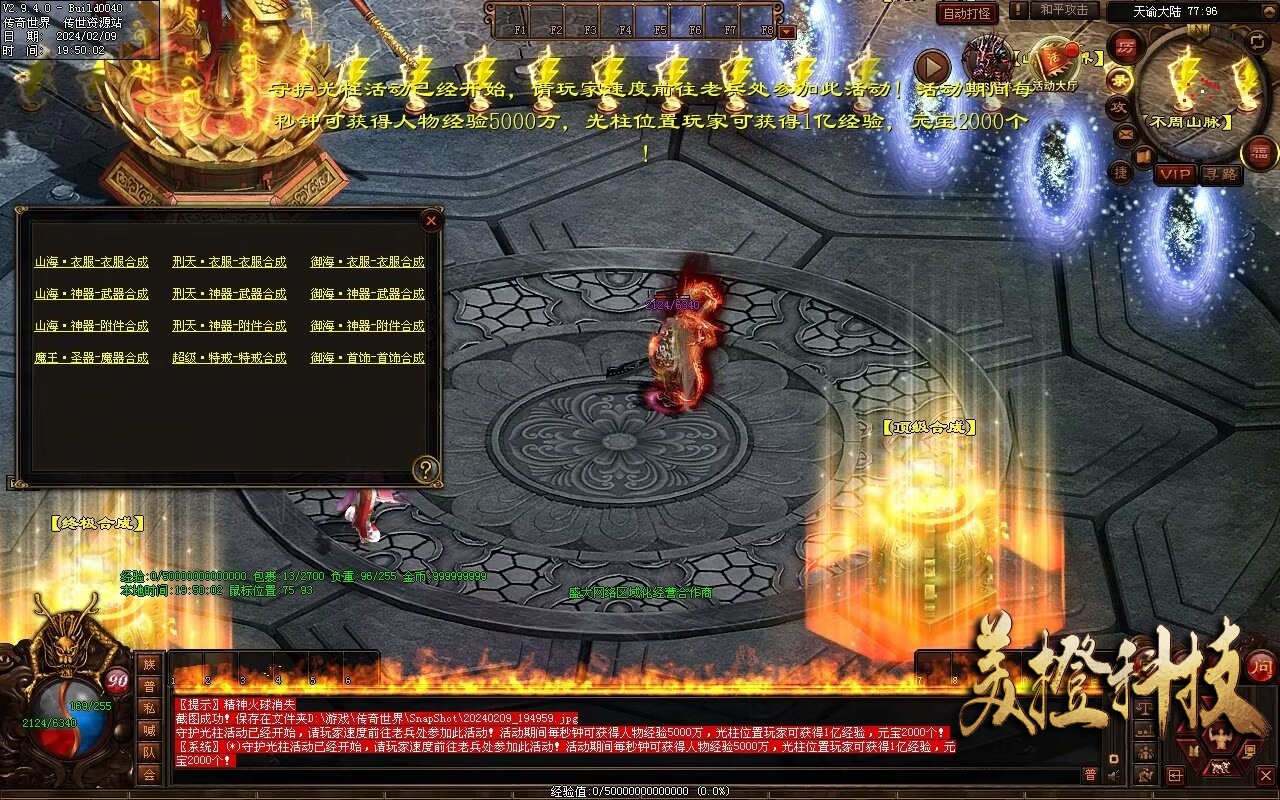Open the mail envelope icon
This screenshot has width=1280, height=800.
(x=1126, y=133)
